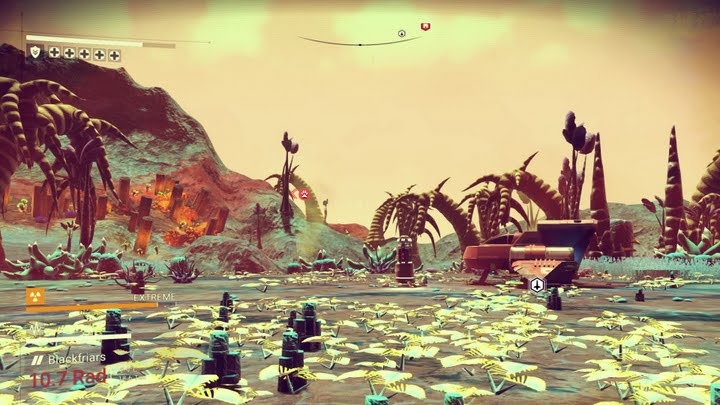This screenshot has height=405, width=720.
Task: Click the shield icon beside the health pips
Action: [34, 52]
